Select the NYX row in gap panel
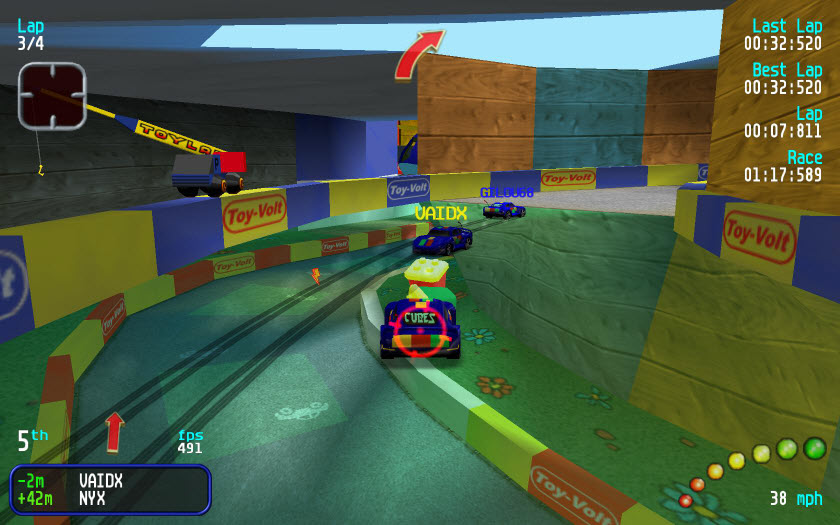Image resolution: width=840 pixels, height=525 pixels. (x=110, y=498)
